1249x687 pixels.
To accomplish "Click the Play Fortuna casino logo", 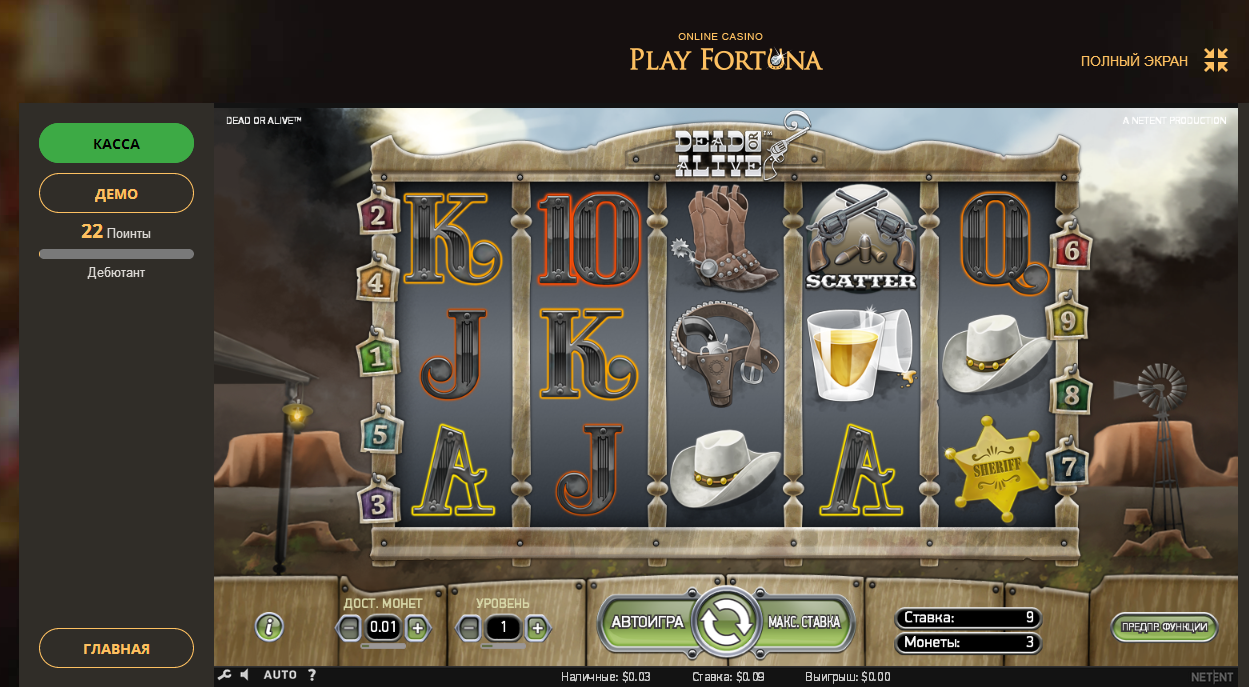I will [725, 54].
